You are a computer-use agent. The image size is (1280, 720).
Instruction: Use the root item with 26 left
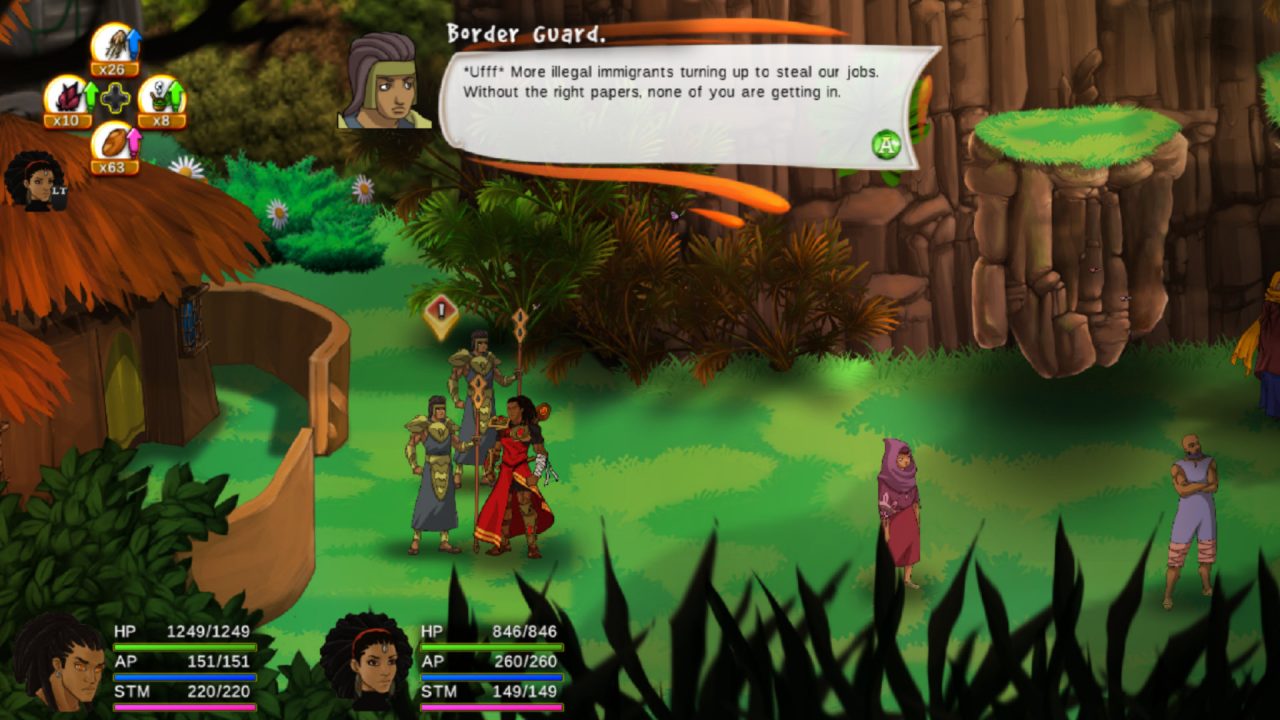tap(114, 46)
